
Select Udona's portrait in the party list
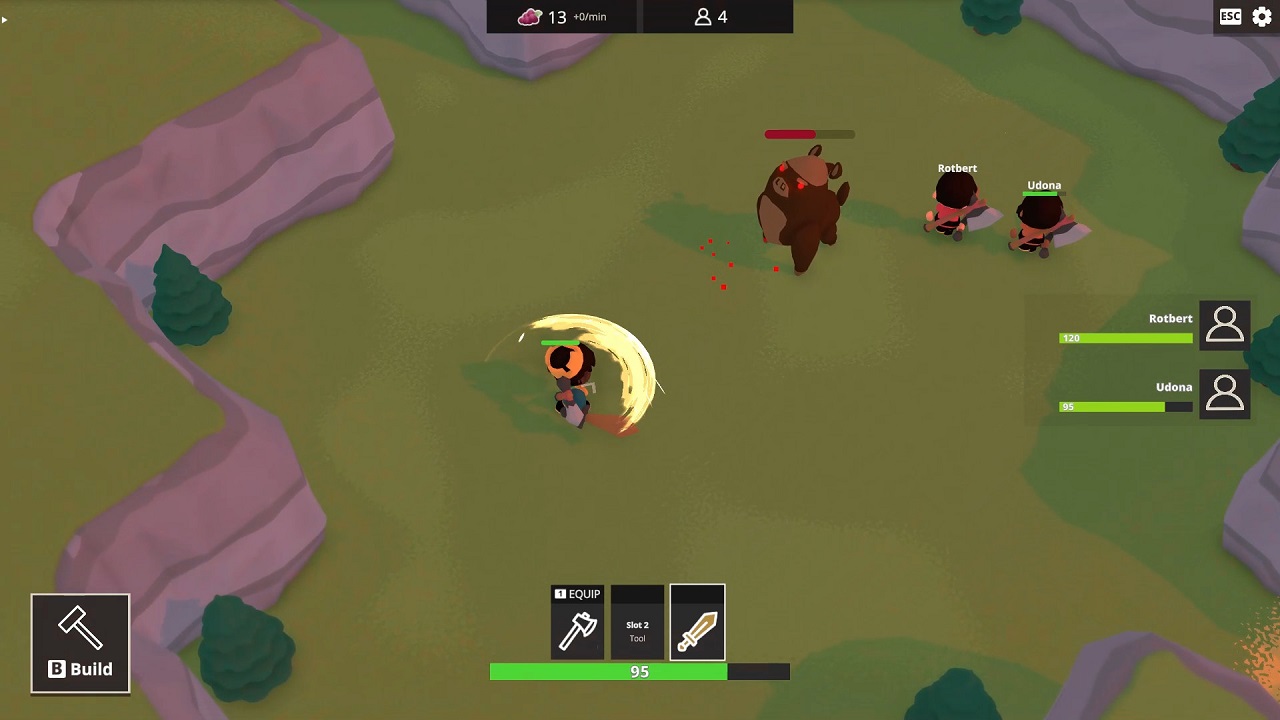pos(1224,394)
